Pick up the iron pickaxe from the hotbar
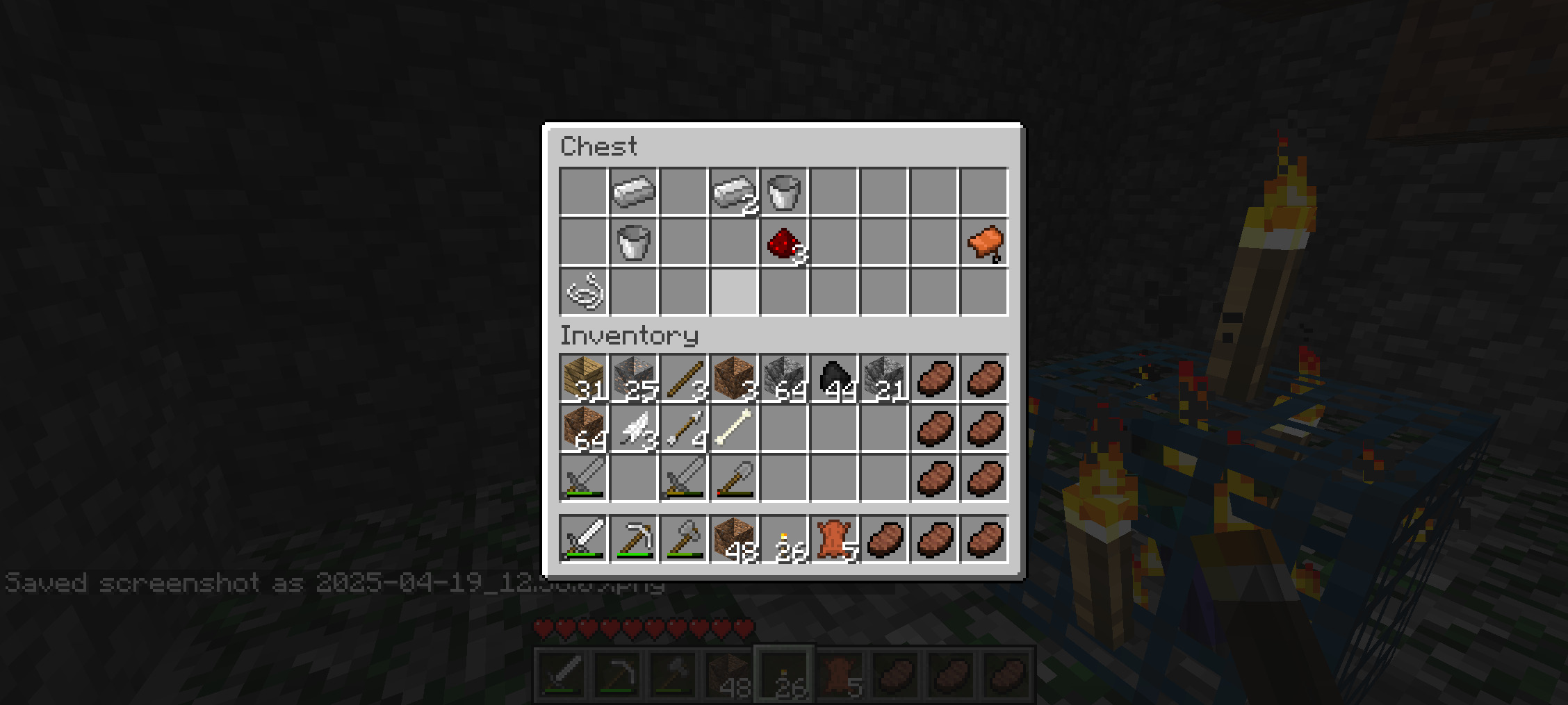 tap(633, 539)
